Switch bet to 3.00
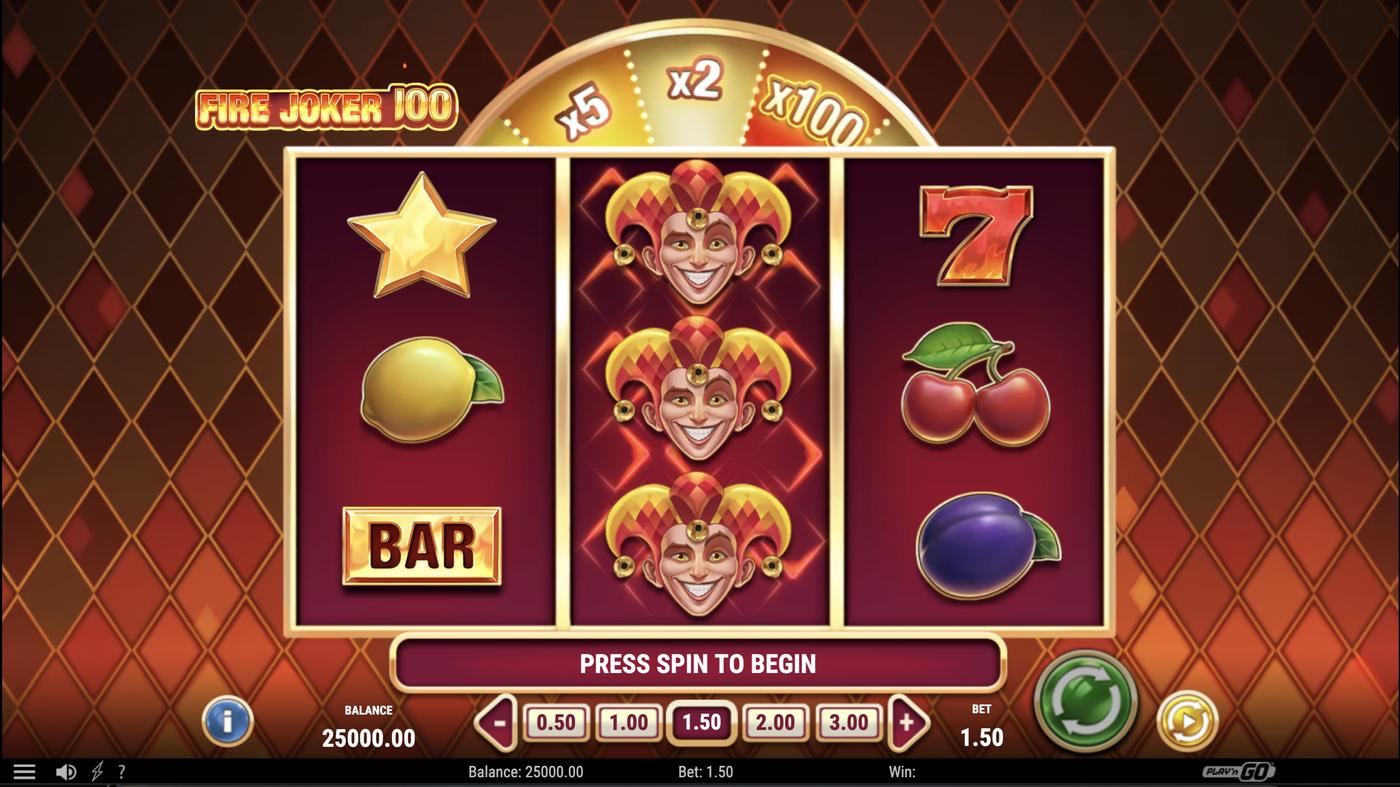Screen dimensions: 1400x787 [x=849, y=720]
